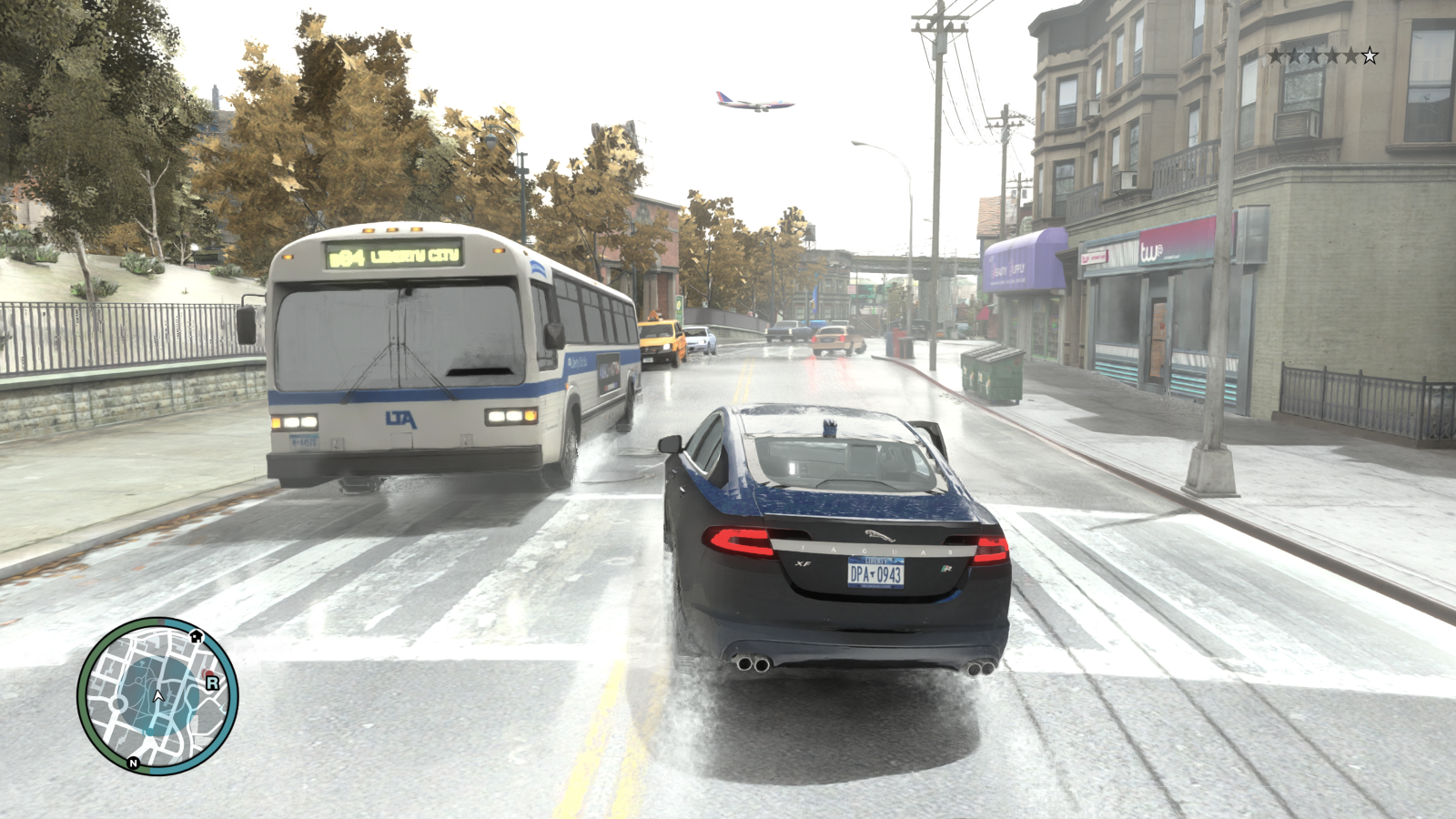Select the Jaguar badge on the trunk
This screenshot has width=1456, height=819.
(x=878, y=536)
